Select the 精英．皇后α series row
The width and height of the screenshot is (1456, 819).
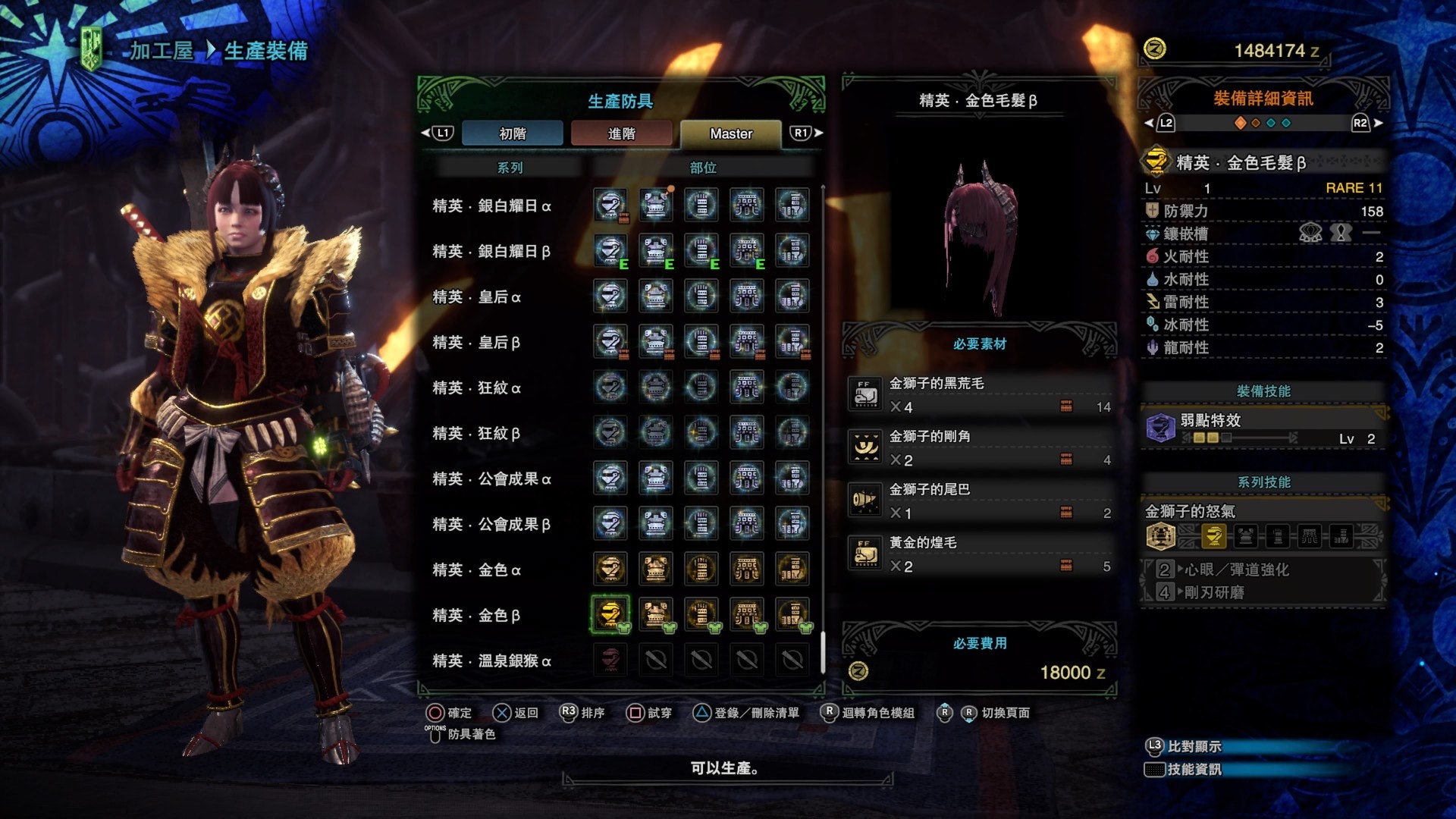[476, 297]
